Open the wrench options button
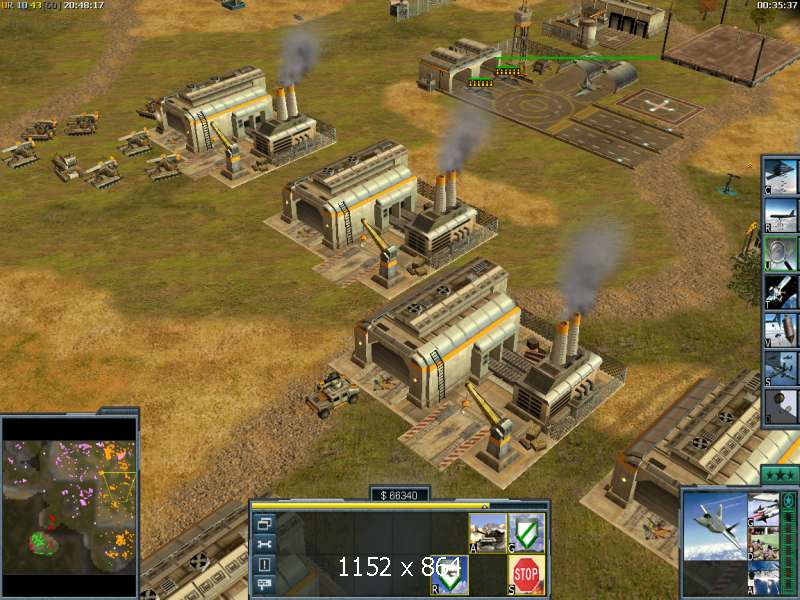Screen dimensions: 800x600 click(x=264, y=544)
